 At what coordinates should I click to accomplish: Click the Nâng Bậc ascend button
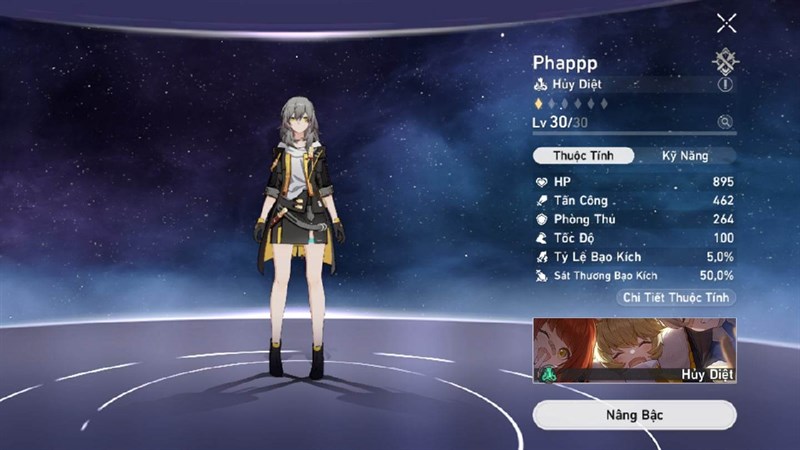634,414
